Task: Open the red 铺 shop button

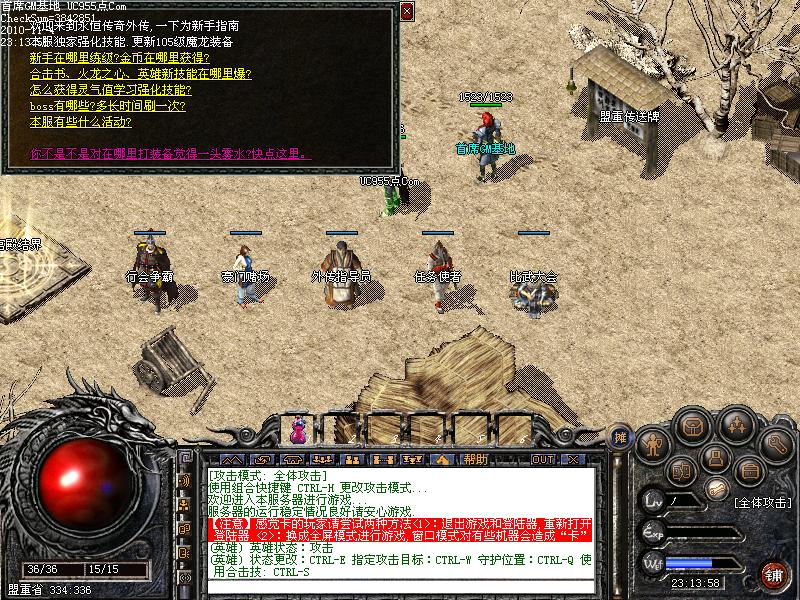Action: [x=773, y=573]
